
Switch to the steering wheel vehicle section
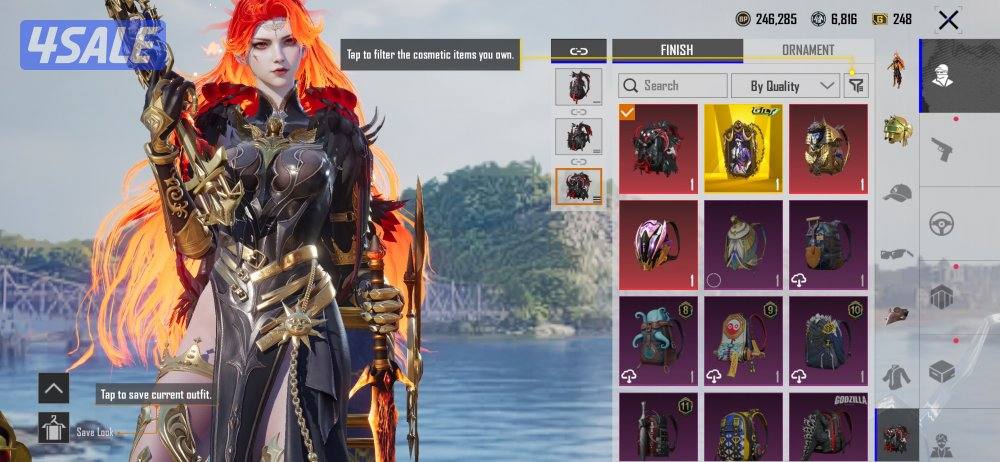(942, 224)
